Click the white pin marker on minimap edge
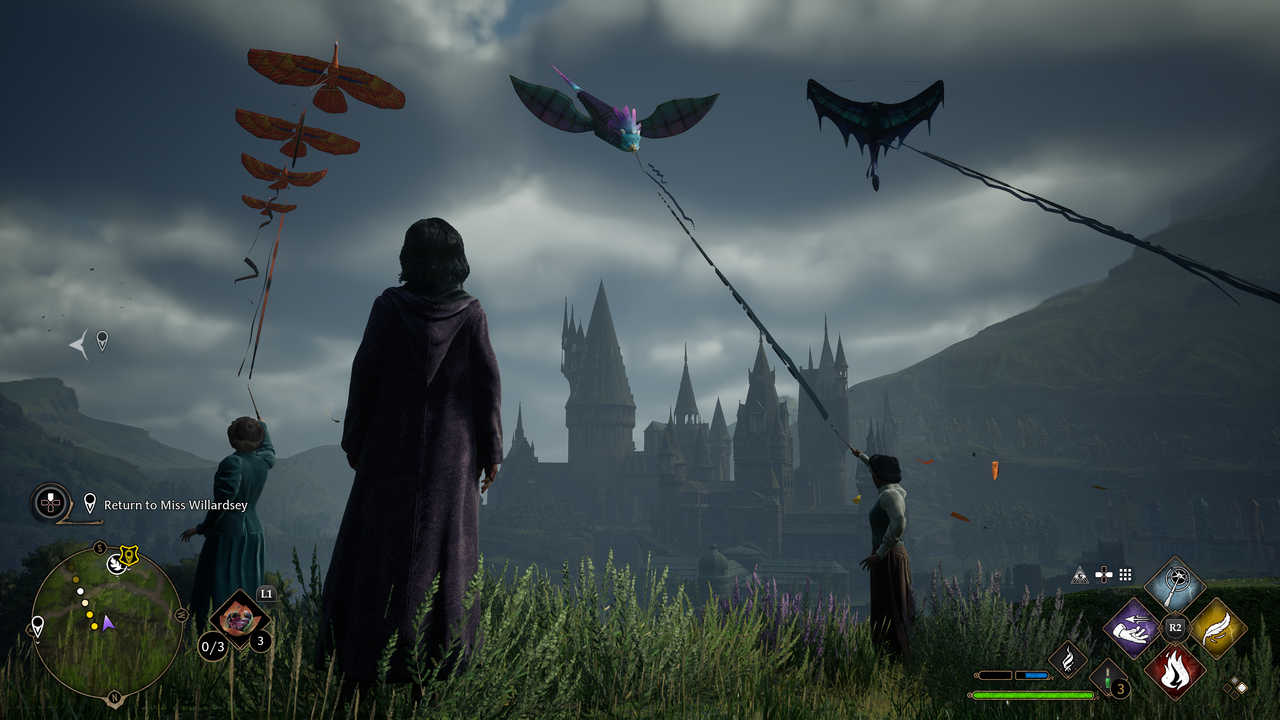The height and width of the screenshot is (720, 1280). click(x=37, y=626)
